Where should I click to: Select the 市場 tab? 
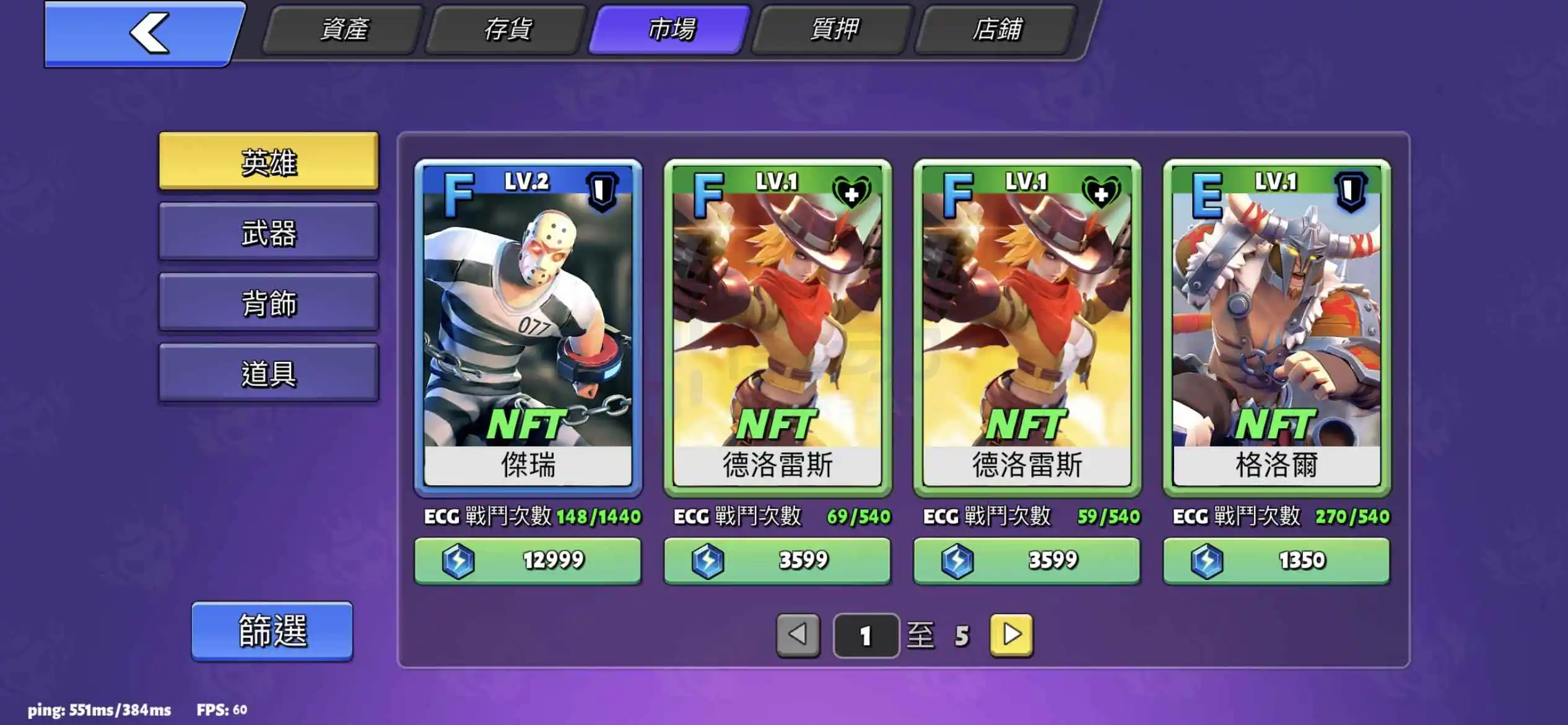(671, 30)
